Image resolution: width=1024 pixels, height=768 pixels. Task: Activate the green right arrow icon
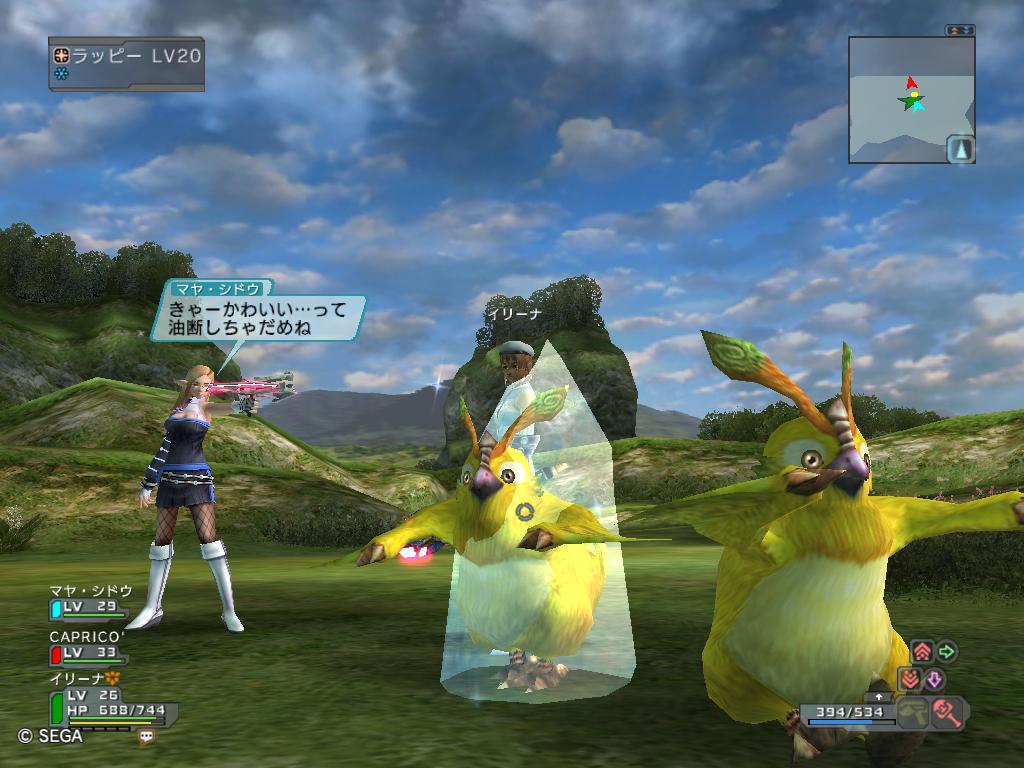point(946,652)
